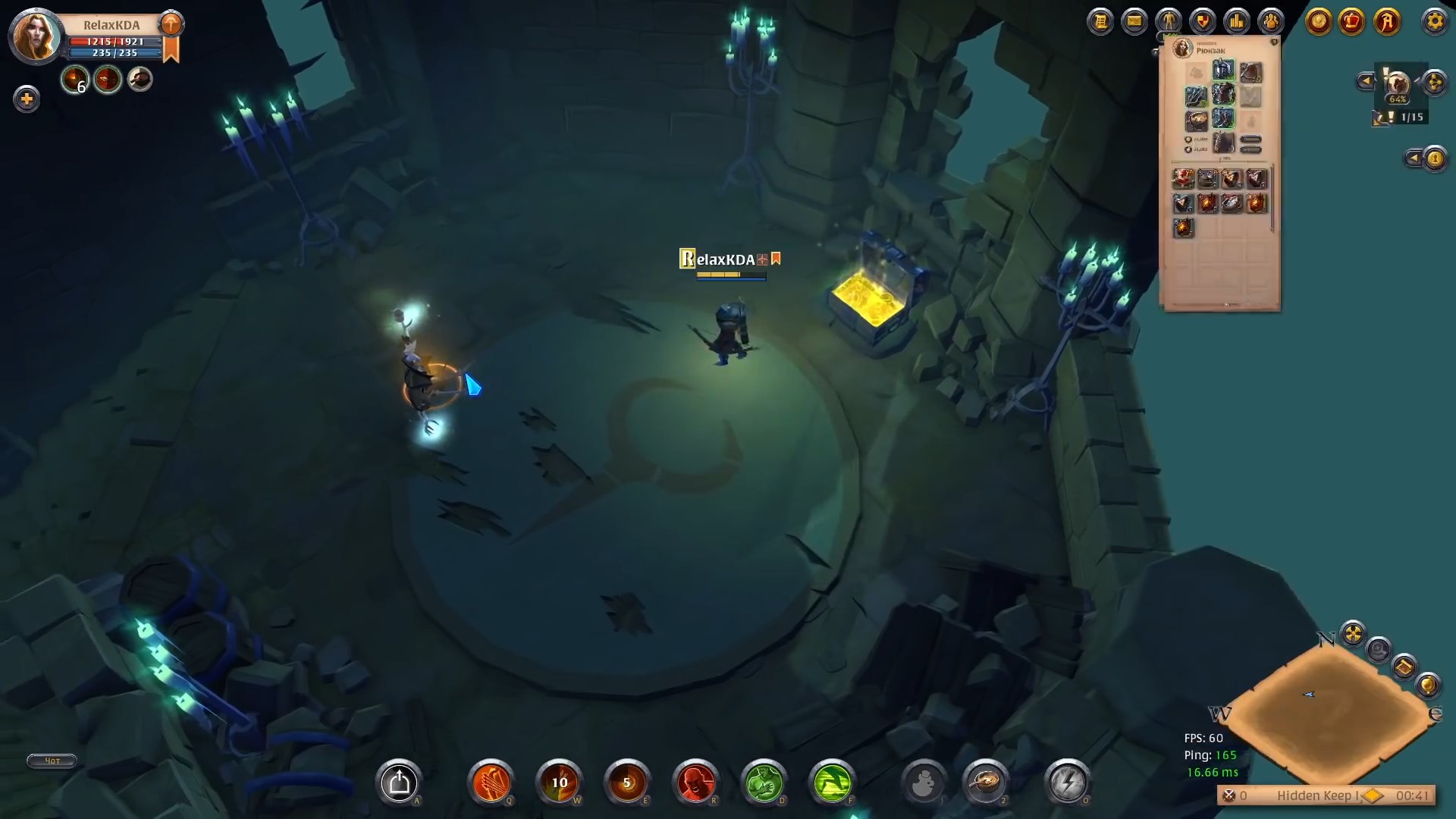
Task: Cast the R-slot ability on the hotbar
Action: click(x=696, y=783)
